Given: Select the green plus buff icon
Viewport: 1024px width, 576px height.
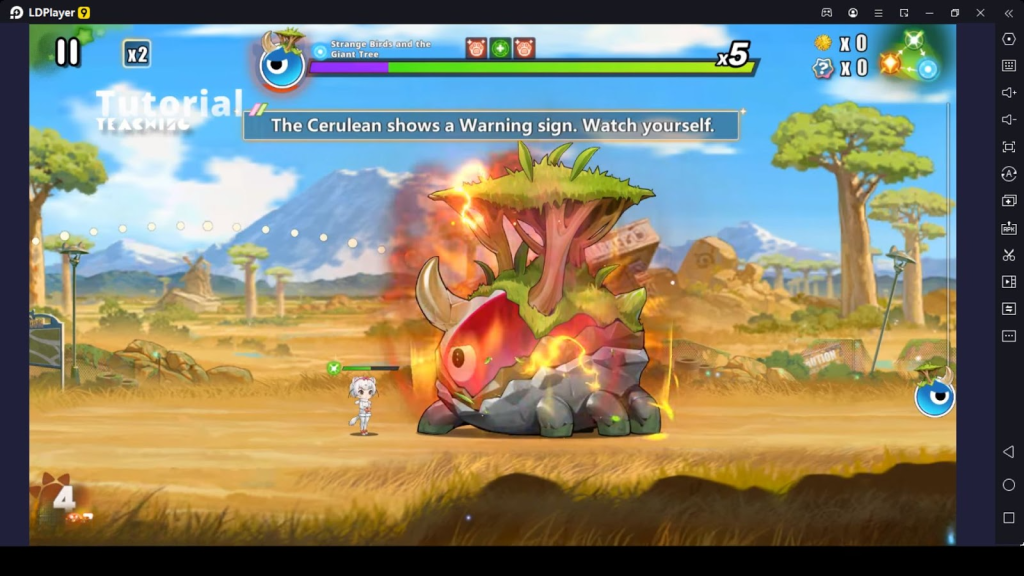Looking at the screenshot, I should pos(500,48).
